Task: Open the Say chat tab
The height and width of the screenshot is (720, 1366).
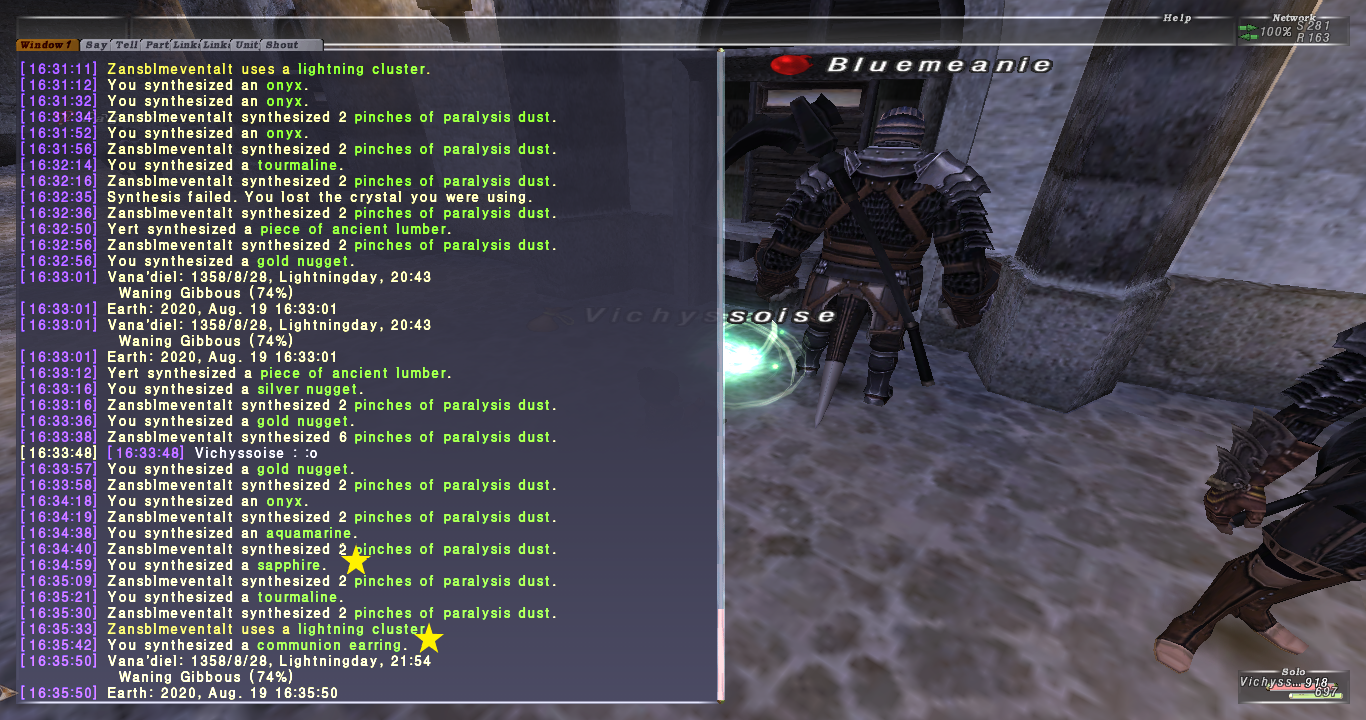Action: coord(96,45)
